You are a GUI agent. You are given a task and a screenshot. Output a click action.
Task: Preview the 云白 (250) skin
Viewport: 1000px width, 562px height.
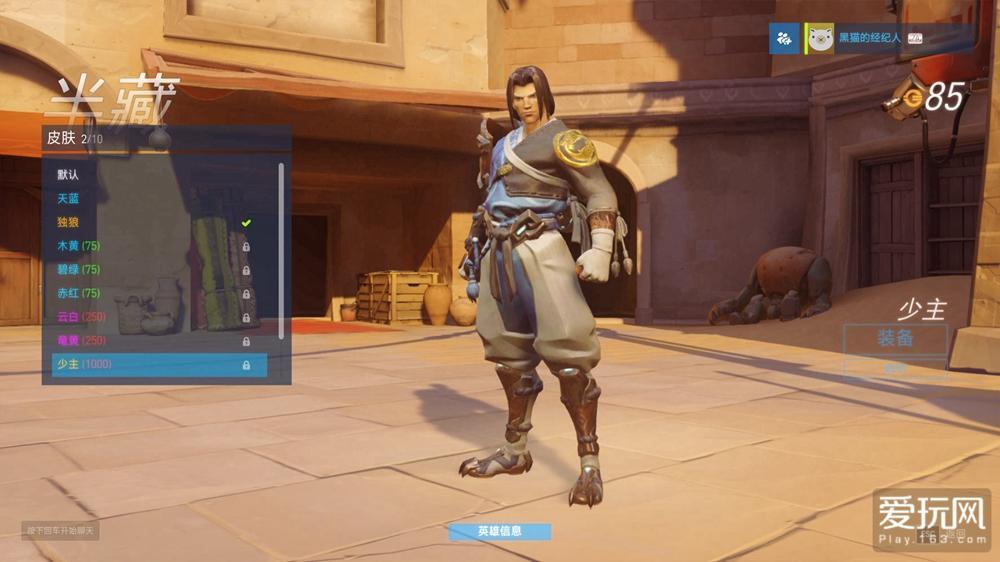click(x=82, y=317)
